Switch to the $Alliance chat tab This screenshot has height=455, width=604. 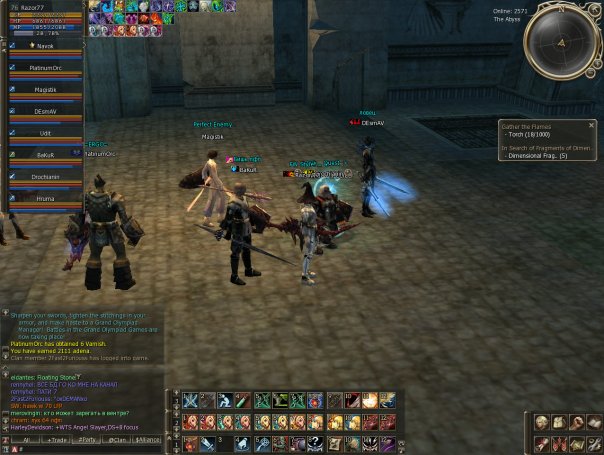148,439
